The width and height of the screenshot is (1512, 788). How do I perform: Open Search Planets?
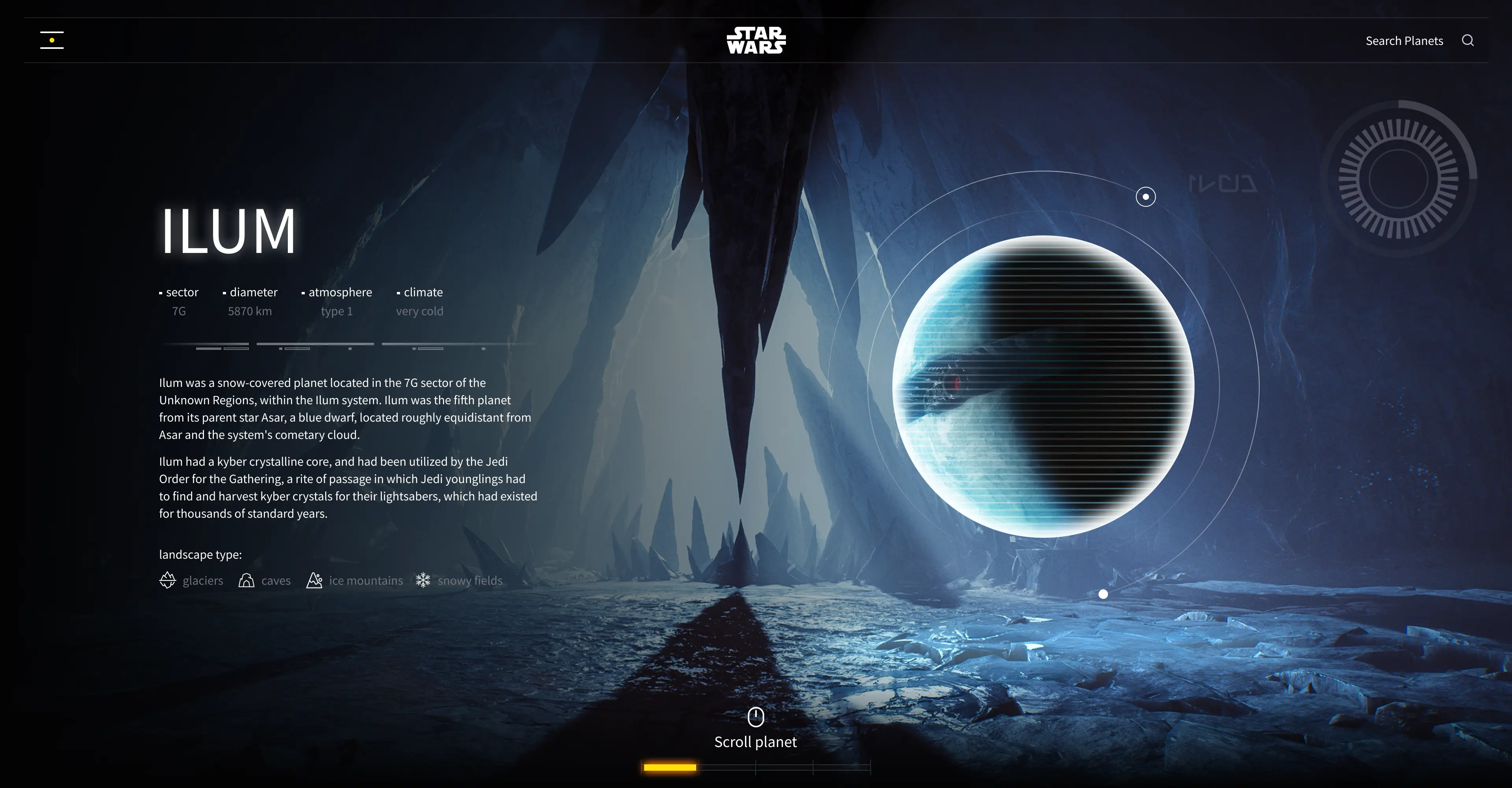pyautogui.click(x=1404, y=41)
